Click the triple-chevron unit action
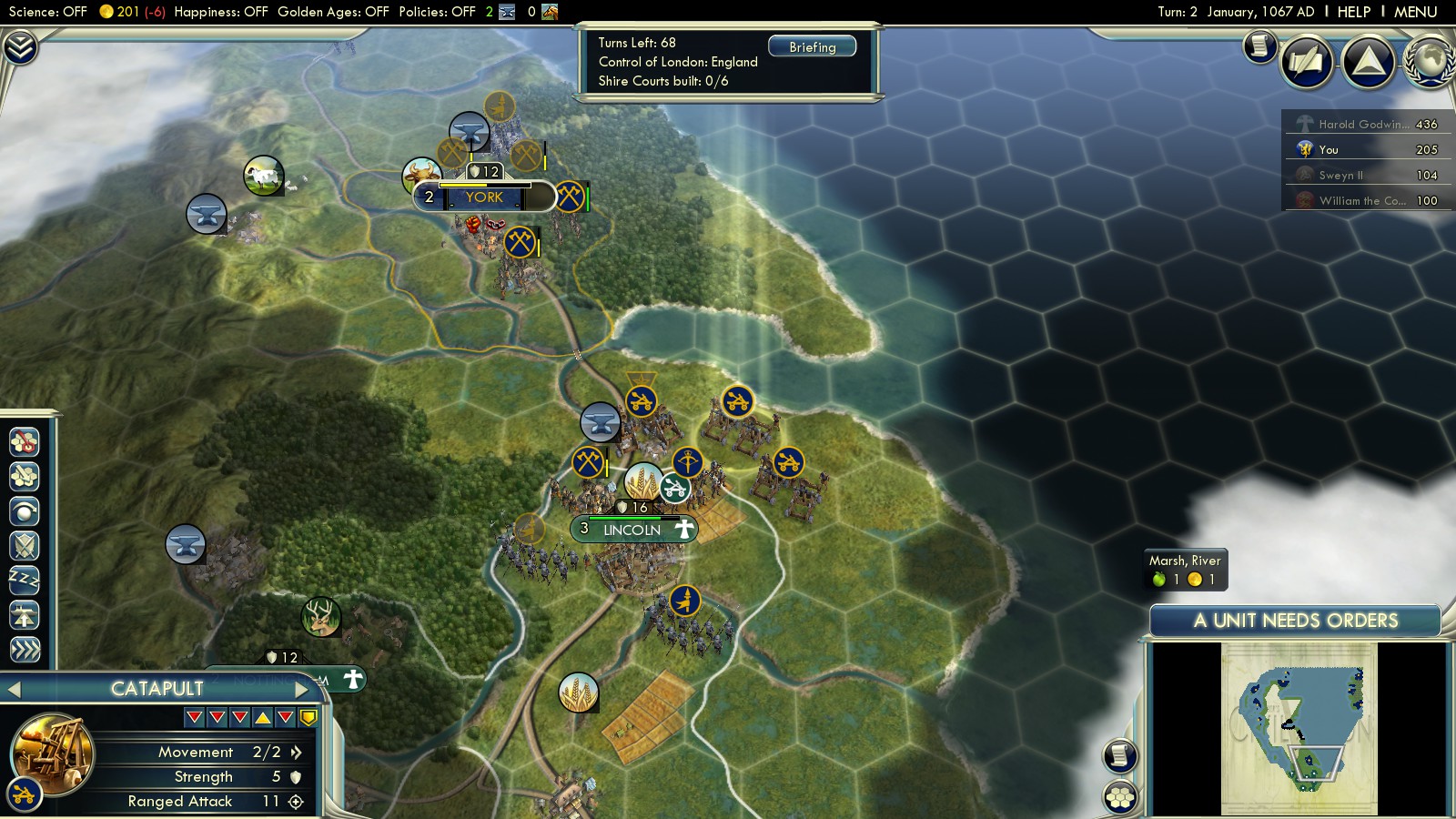This screenshot has height=819, width=1456. pyautogui.click(x=25, y=649)
